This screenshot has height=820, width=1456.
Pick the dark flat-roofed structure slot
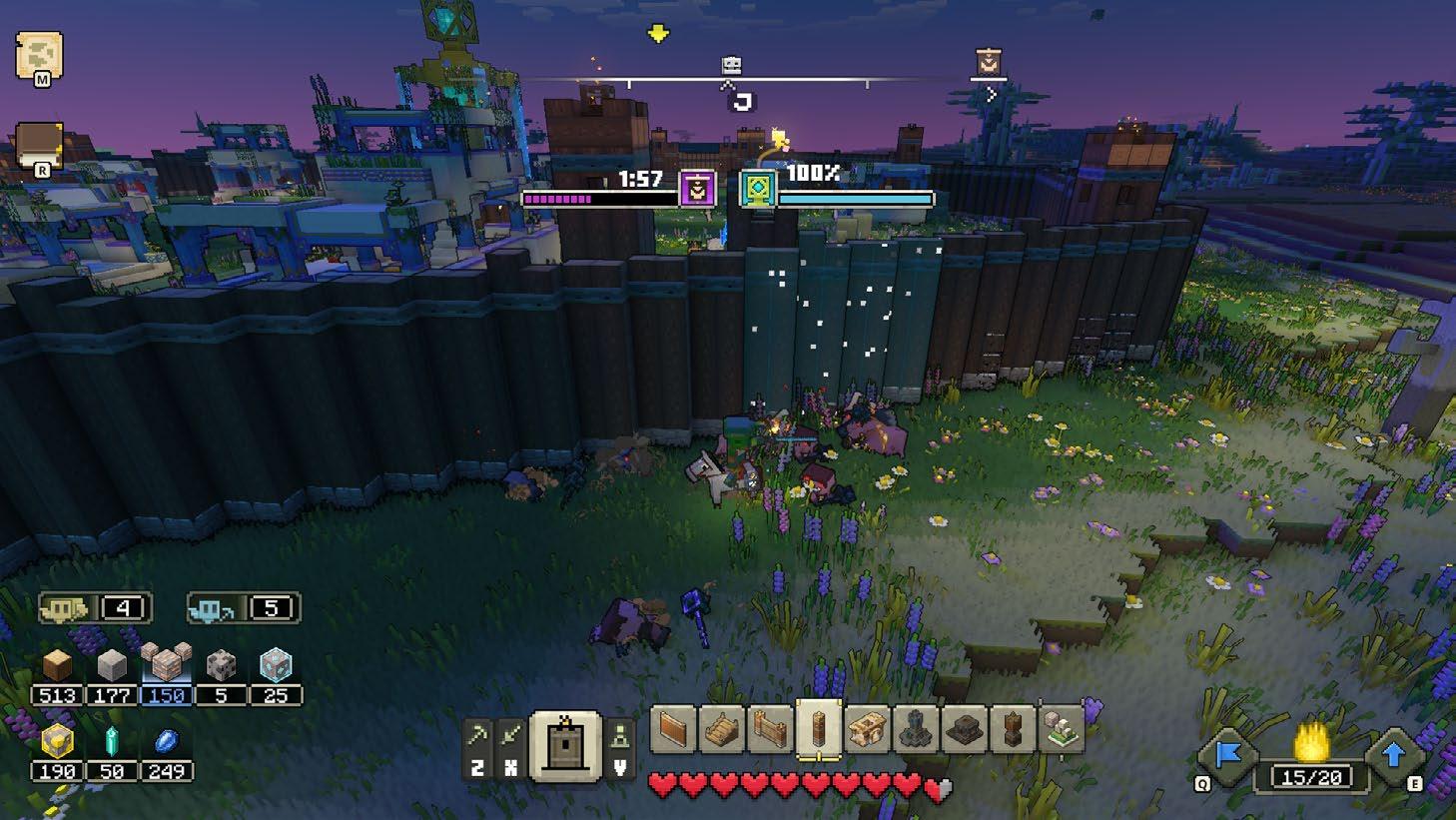(963, 728)
